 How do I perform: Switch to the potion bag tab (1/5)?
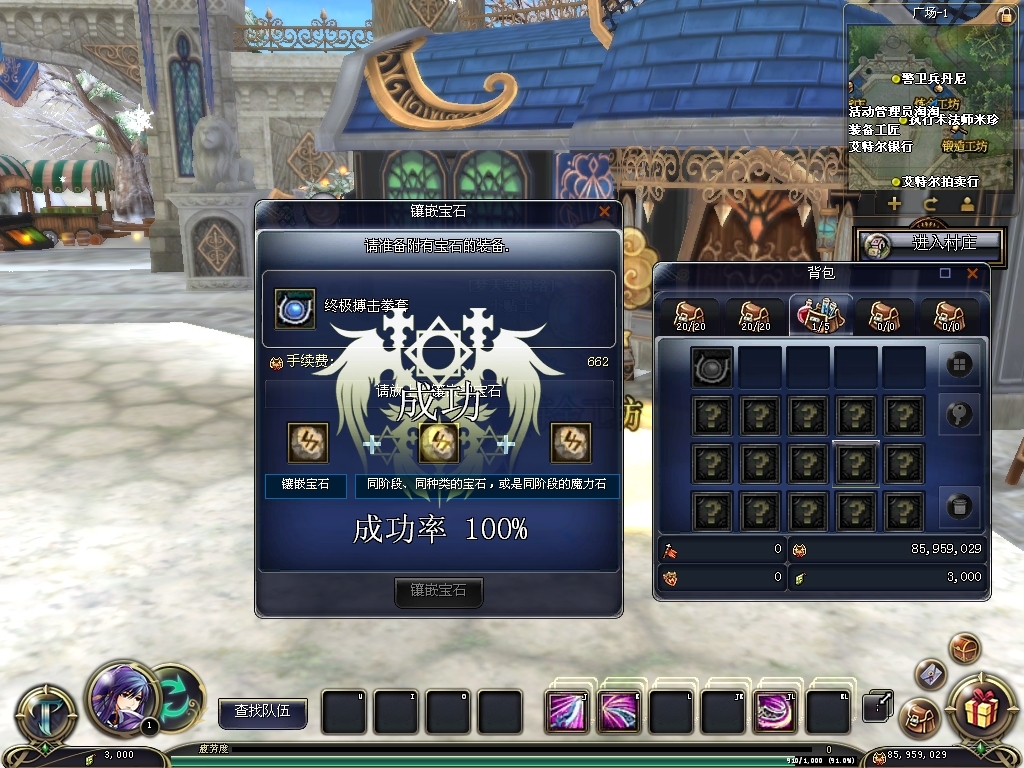(x=820, y=315)
